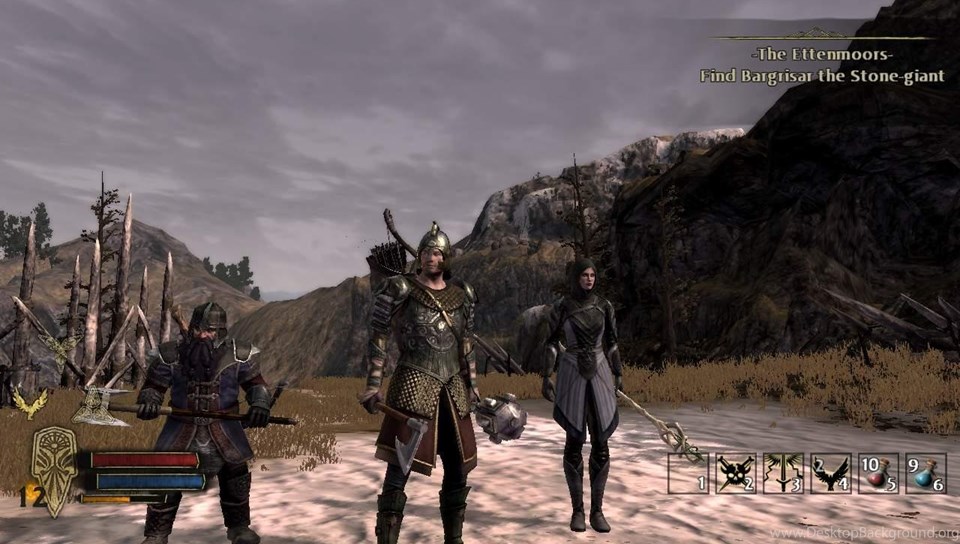960x544 pixels.
Task: Activate the skull and crossed swords ability
Action: pyautogui.click(x=735, y=473)
